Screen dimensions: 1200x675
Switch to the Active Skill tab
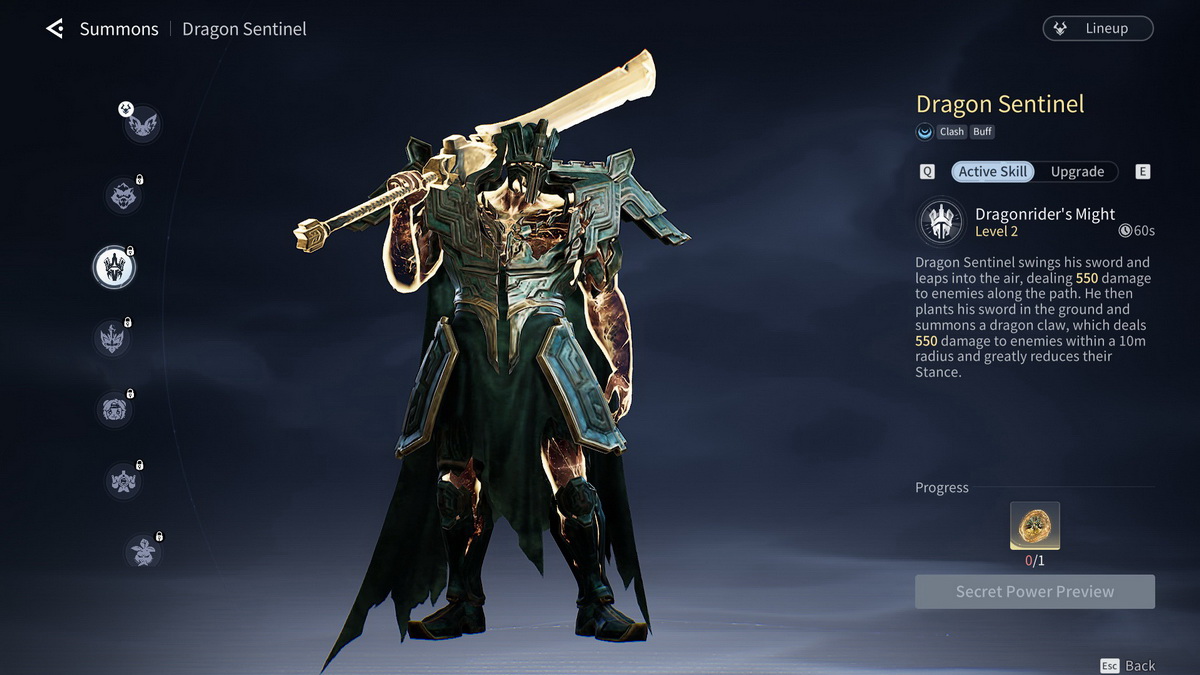pos(991,172)
